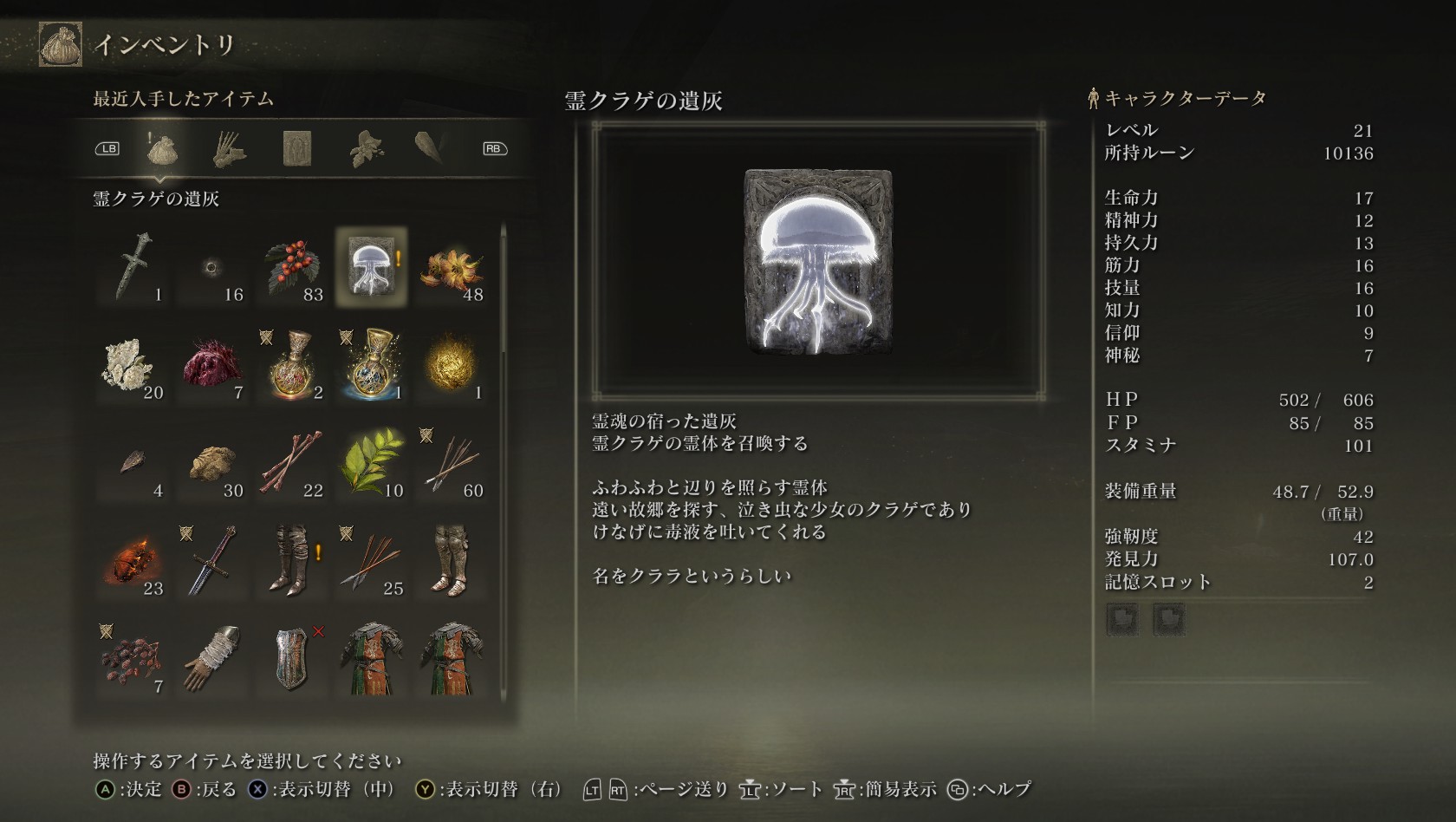The width and height of the screenshot is (1456, 822).
Task: Open the gauntlet hand category tab
Action: click(230, 149)
